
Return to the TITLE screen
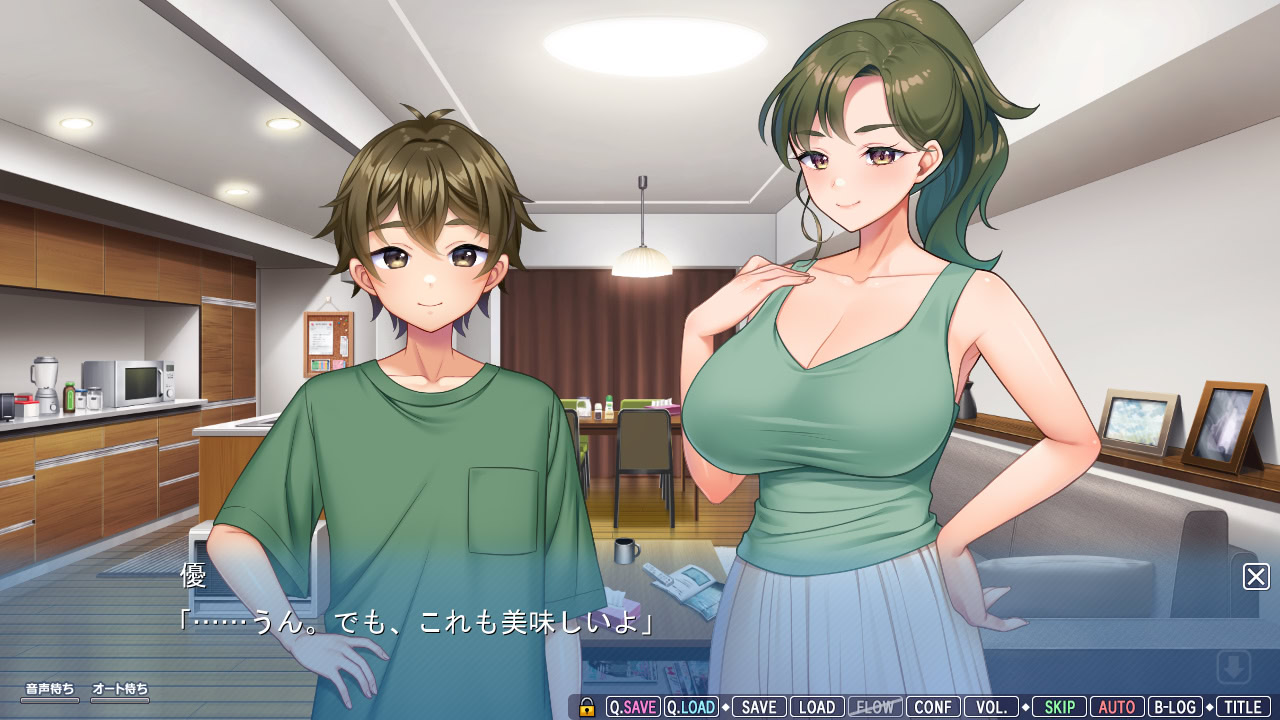pos(1243,707)
